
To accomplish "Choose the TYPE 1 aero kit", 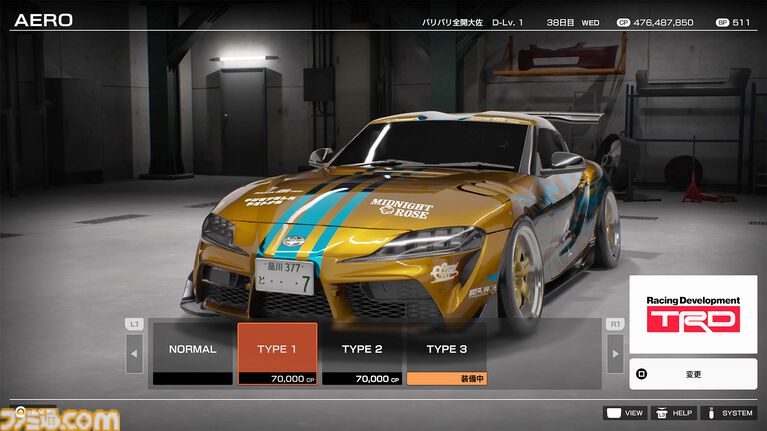I will (x=277, y=353).
